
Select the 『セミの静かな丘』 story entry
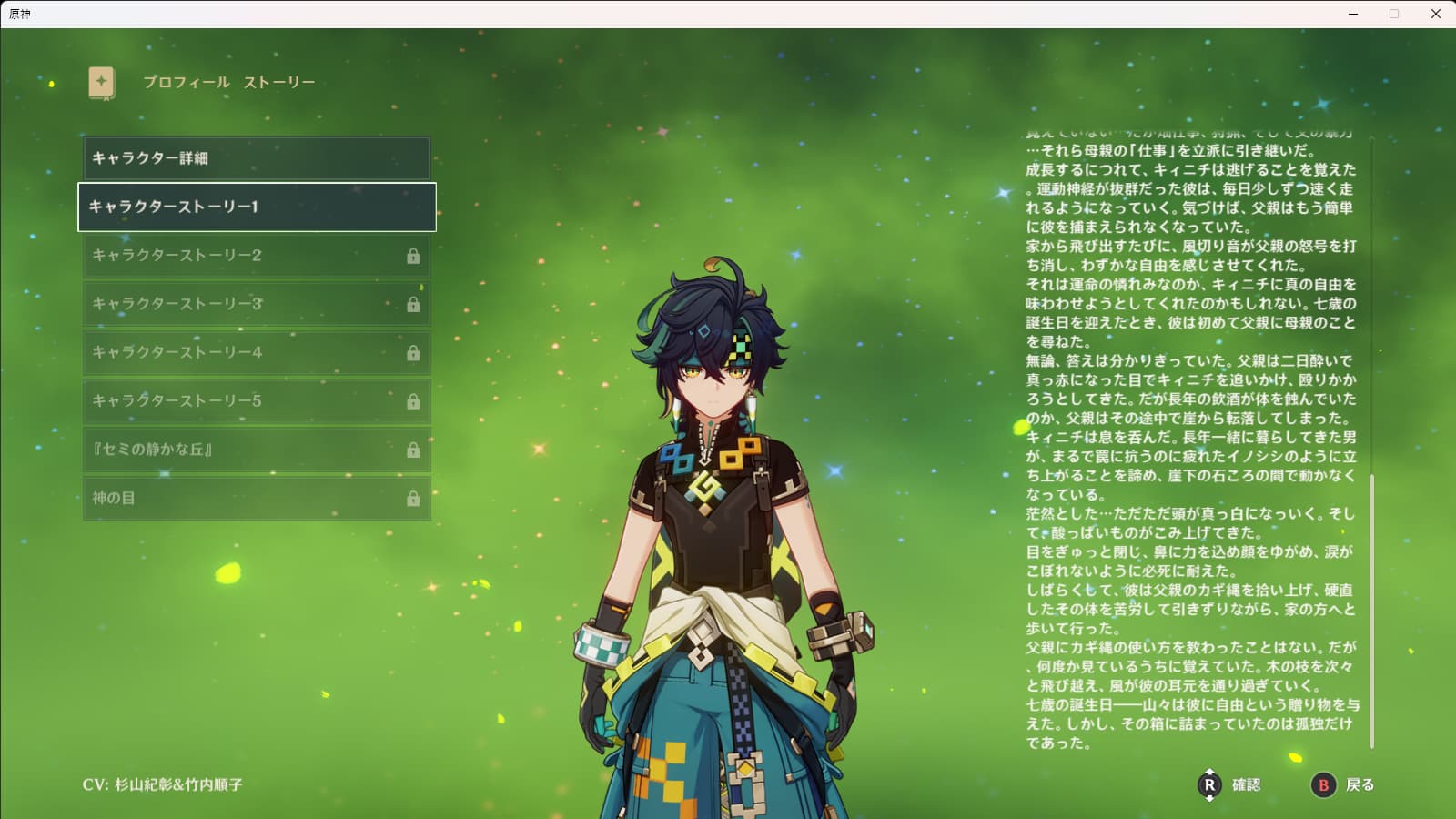pyautogui.click(x=256, y=450)
